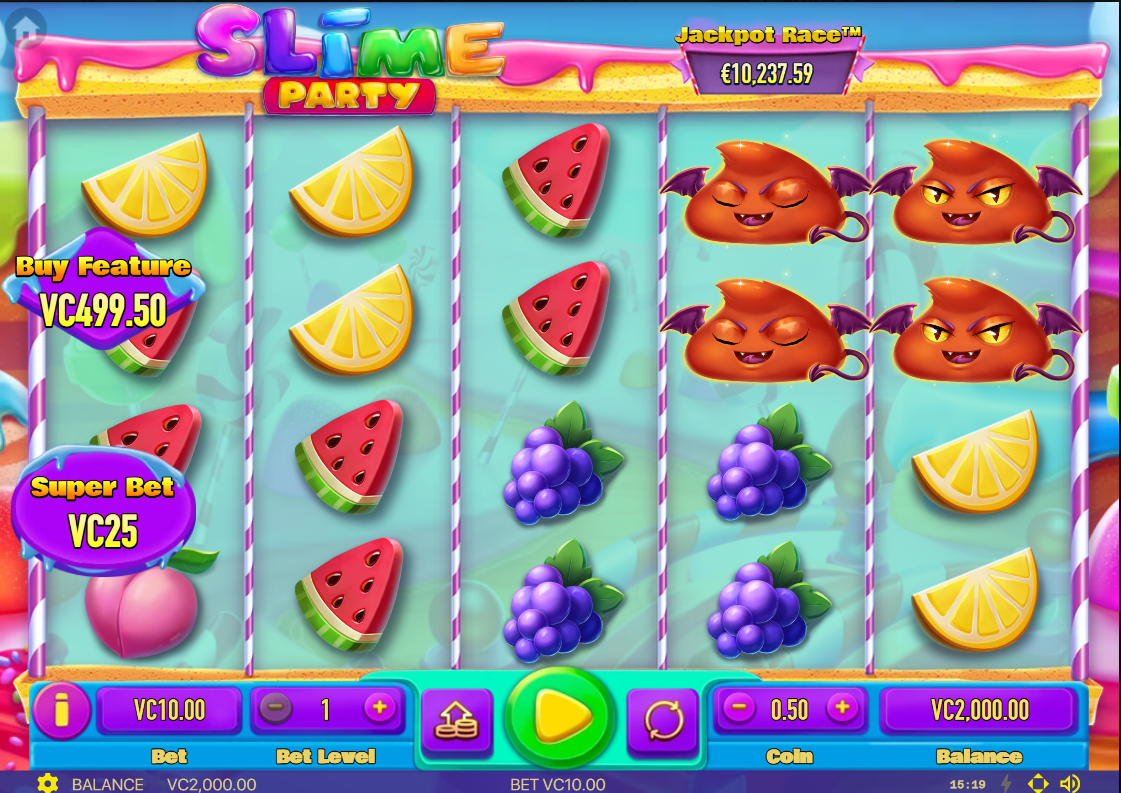Activate the Super Bet VC25 option
The width and height of the screenshot is (1121, 793).
pyautogui.click(x=103, y=512)
